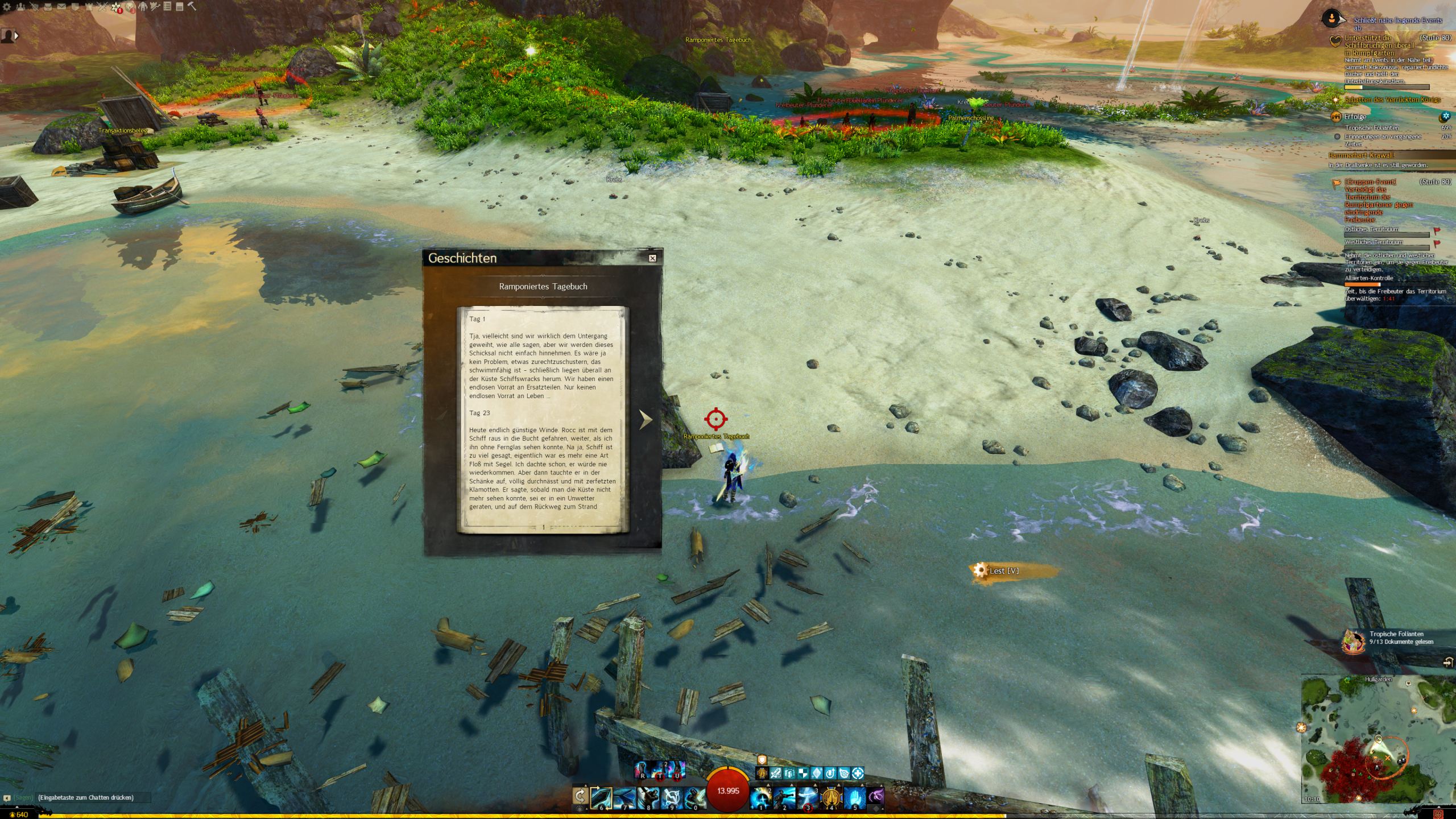Activate weapon skill bound to 6
Screen dimensions: 1456x819
pyautogui.click(x=601, y=798)
